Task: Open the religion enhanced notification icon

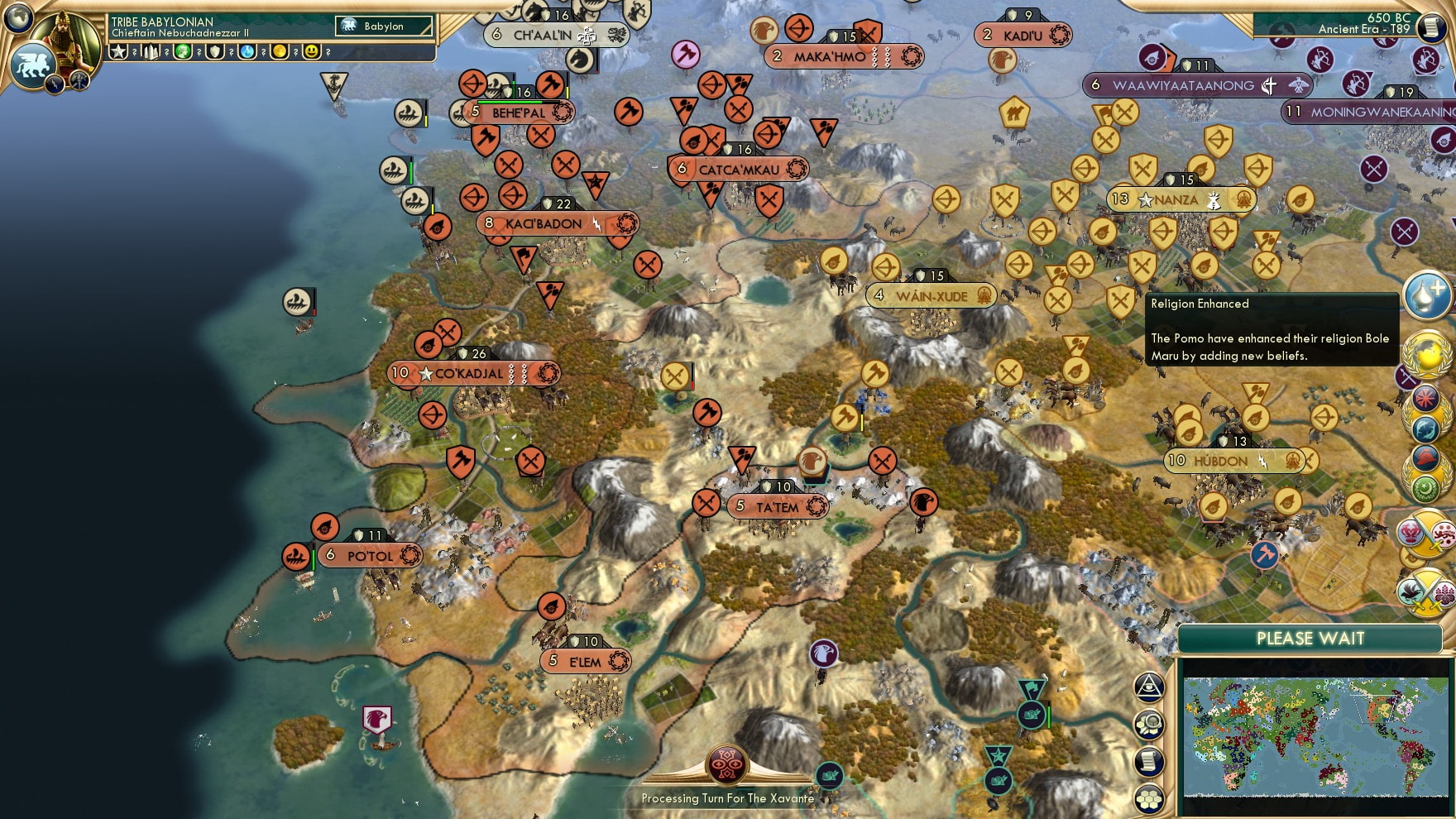Action: (1427, 295)
